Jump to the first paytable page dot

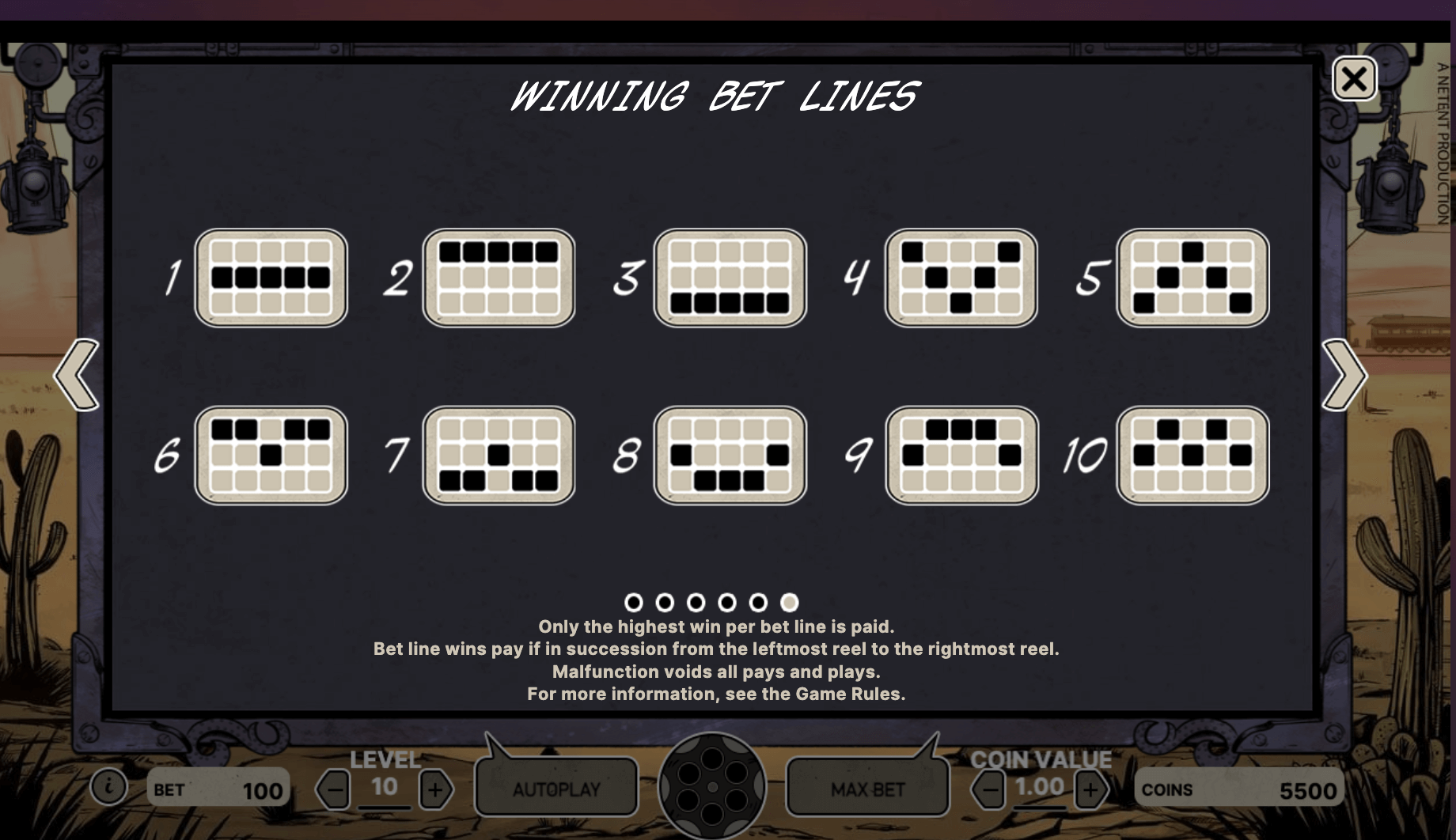(x=633, y=603)
